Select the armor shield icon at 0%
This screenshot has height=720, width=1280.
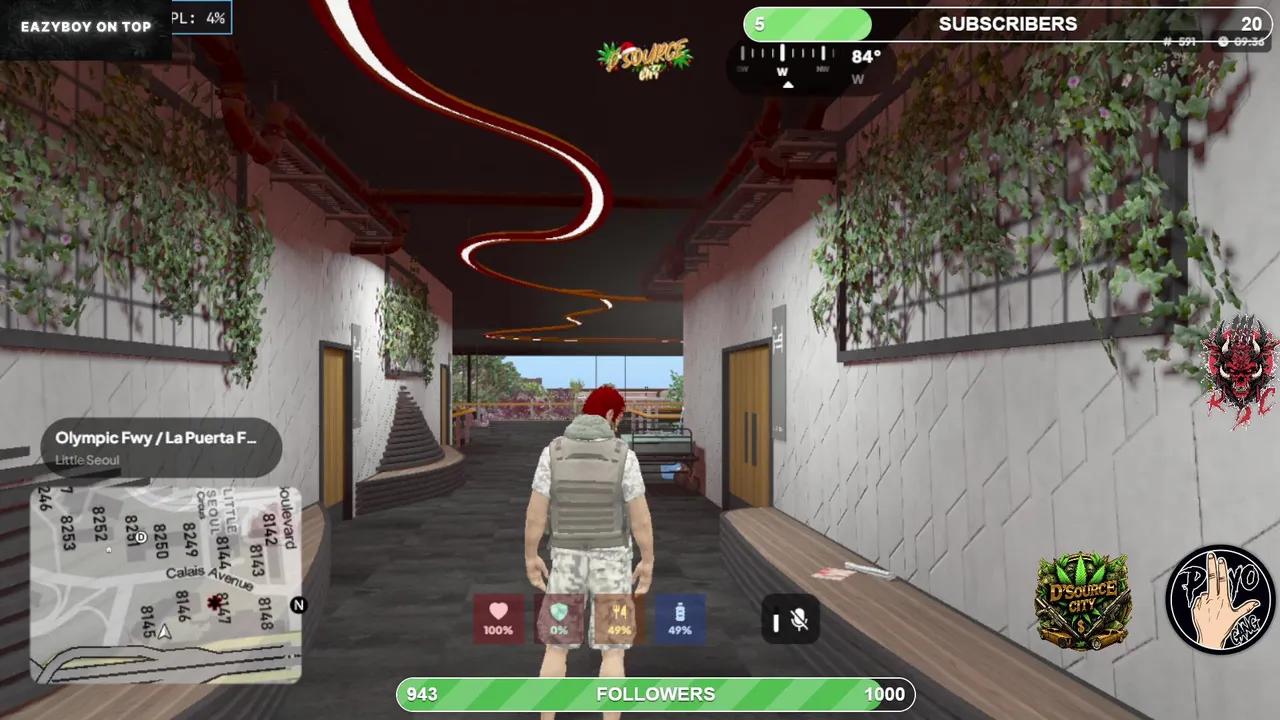click(x=558, y=620)
